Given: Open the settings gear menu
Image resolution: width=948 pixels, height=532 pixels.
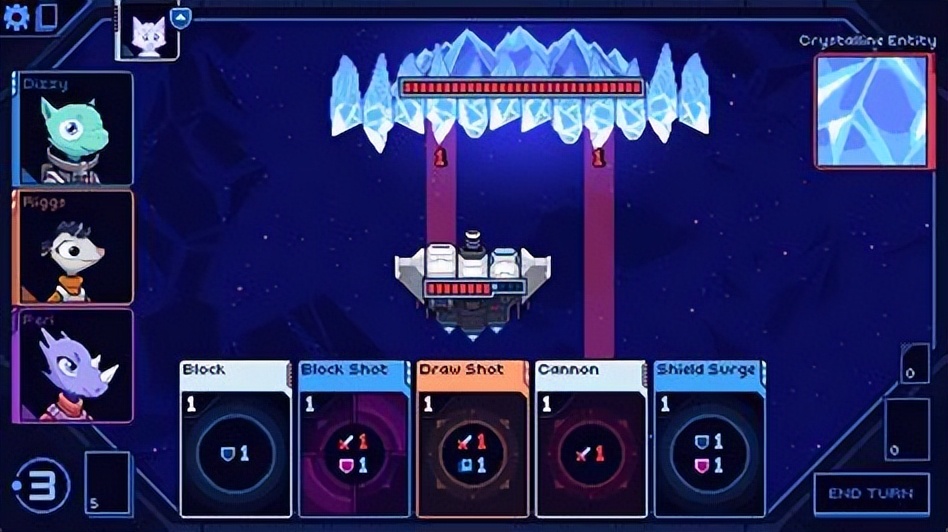Looking at the screenshot, I should point(15,17).
